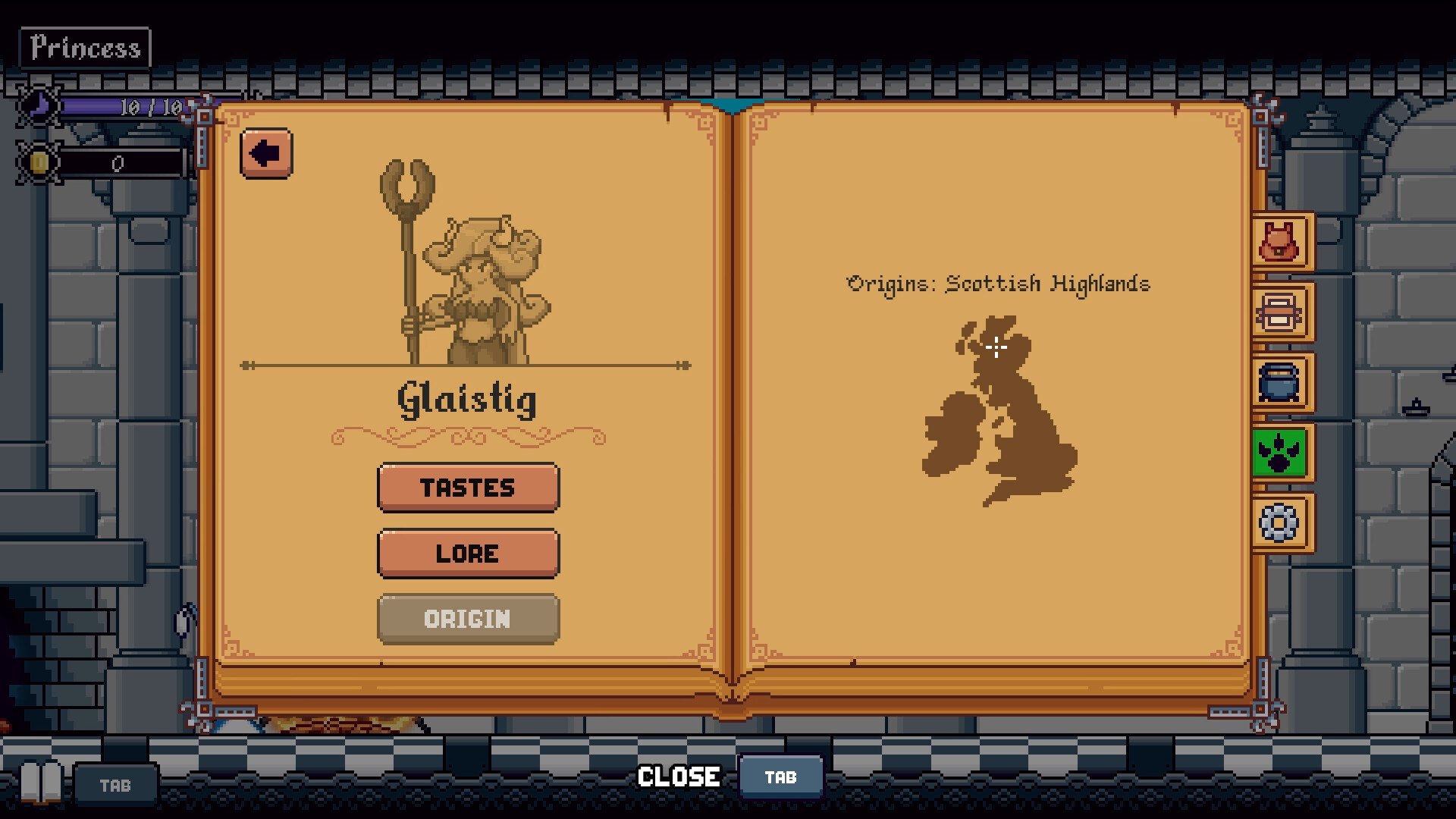Click the Scottish Highlands map illustration
The width and height of the screenshot is (1456, 819).
pos(997,413)
